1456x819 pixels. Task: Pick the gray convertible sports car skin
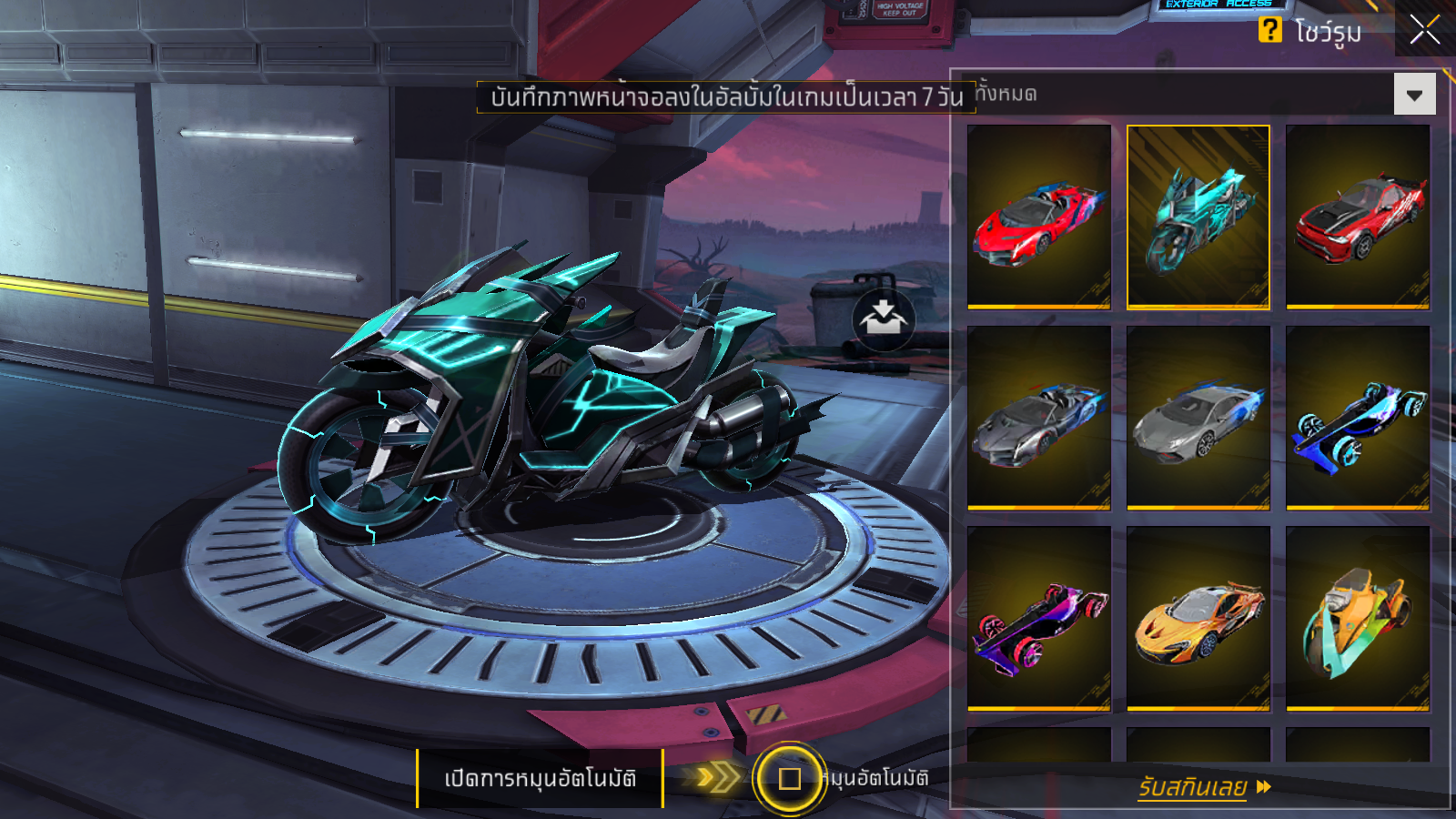click(x=1039, y=417)
